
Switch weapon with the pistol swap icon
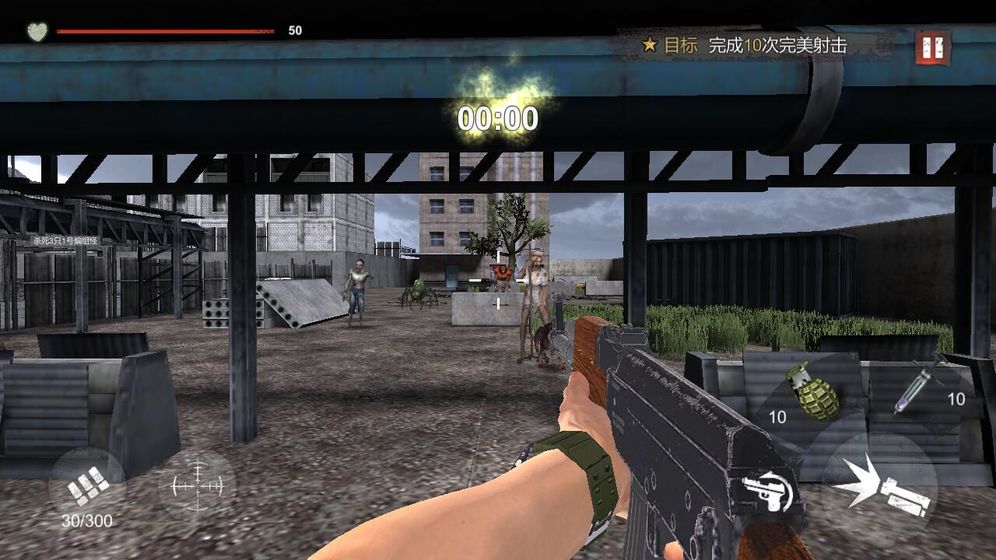[x=767, y=491]
